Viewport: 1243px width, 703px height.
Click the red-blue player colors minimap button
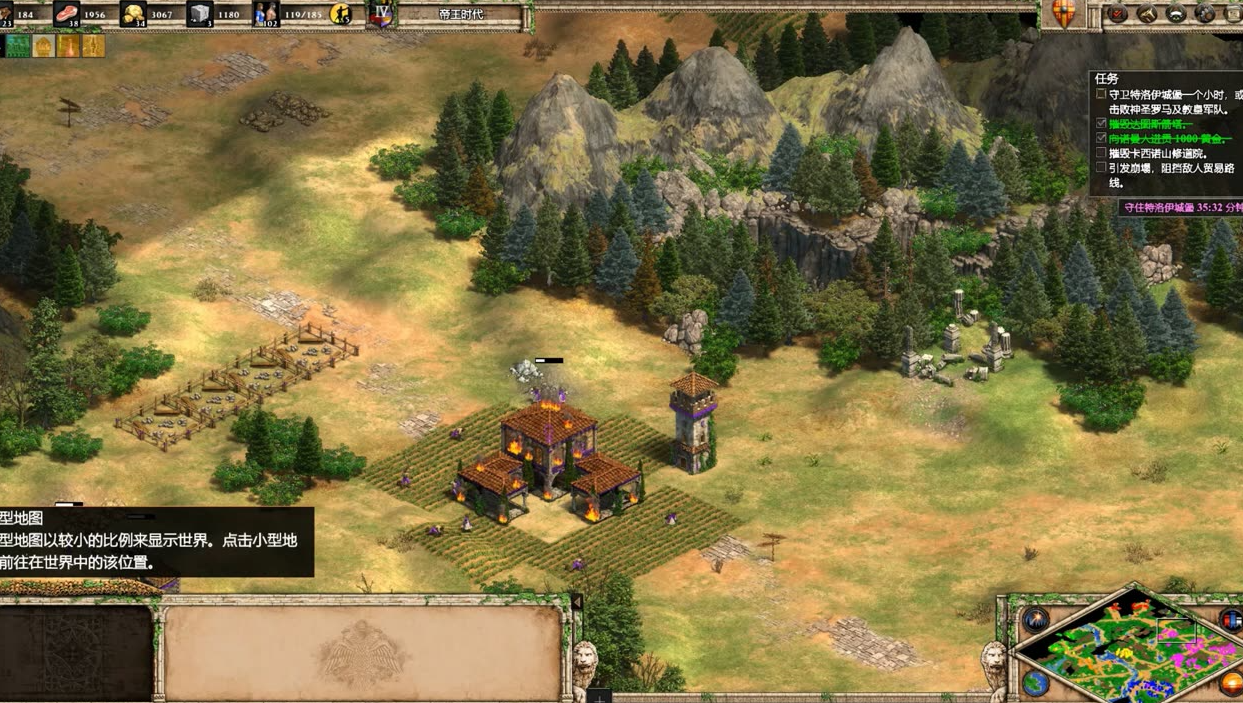point(1231,620)
